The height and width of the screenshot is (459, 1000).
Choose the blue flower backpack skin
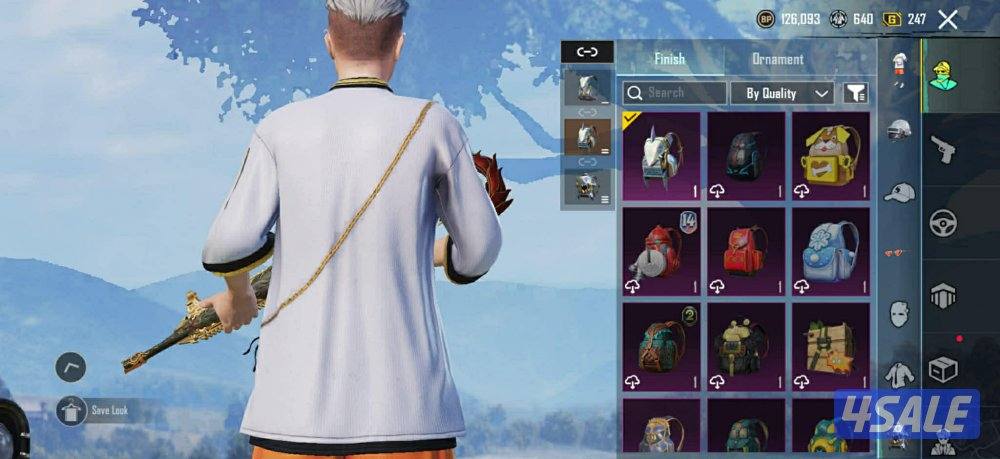coord(831,252)
